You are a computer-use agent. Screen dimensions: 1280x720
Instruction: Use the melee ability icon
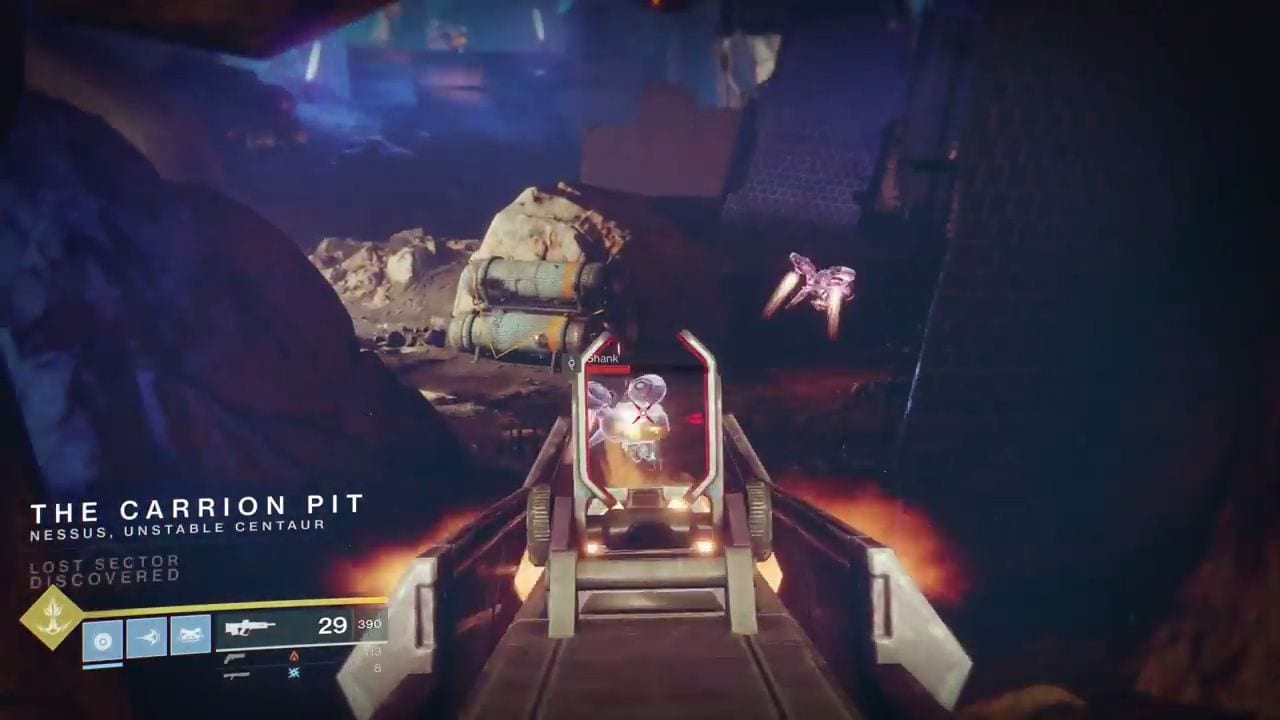point(147,637)
